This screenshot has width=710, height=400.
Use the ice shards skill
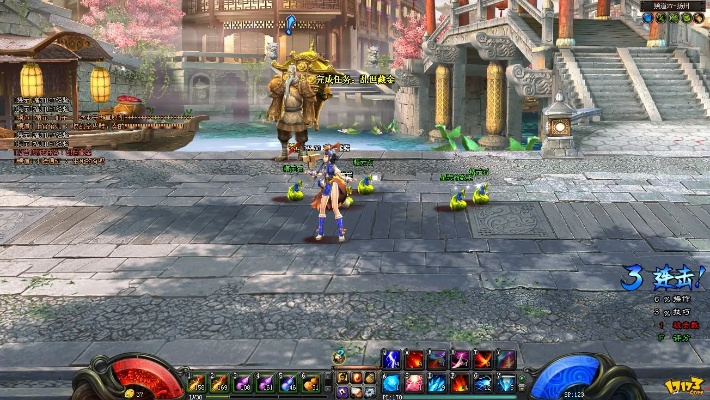coord(437,382)
